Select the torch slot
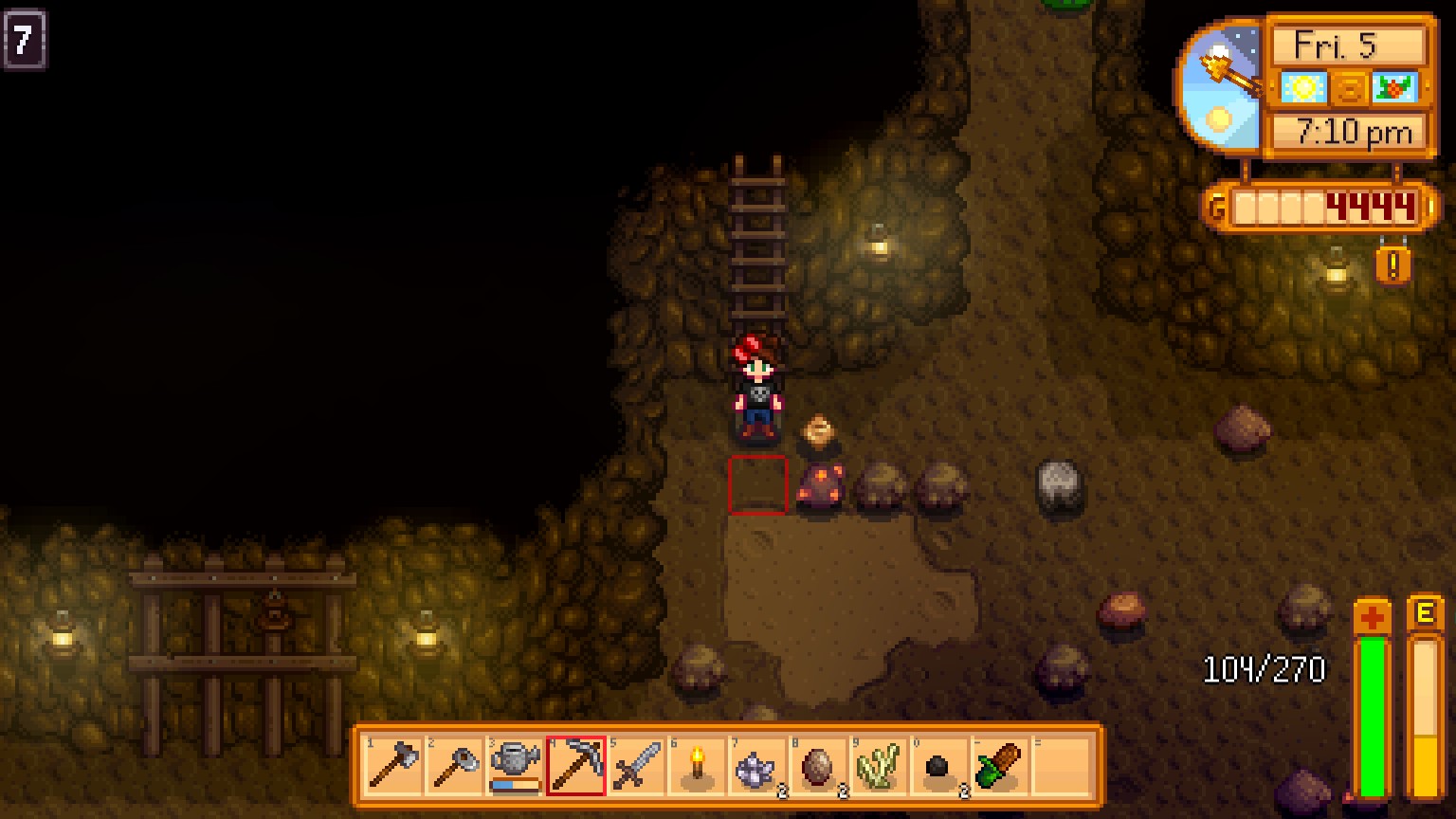 coord(697,765)
